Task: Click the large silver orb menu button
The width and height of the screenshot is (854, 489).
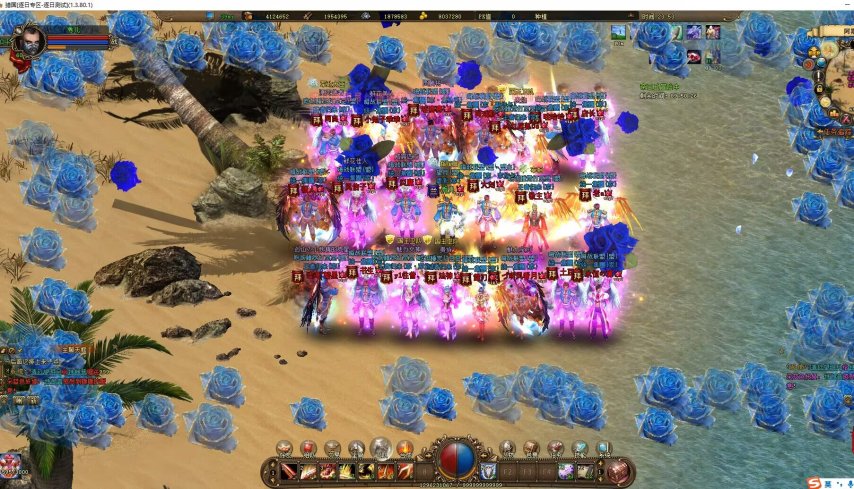Action: tap(380, 449)
